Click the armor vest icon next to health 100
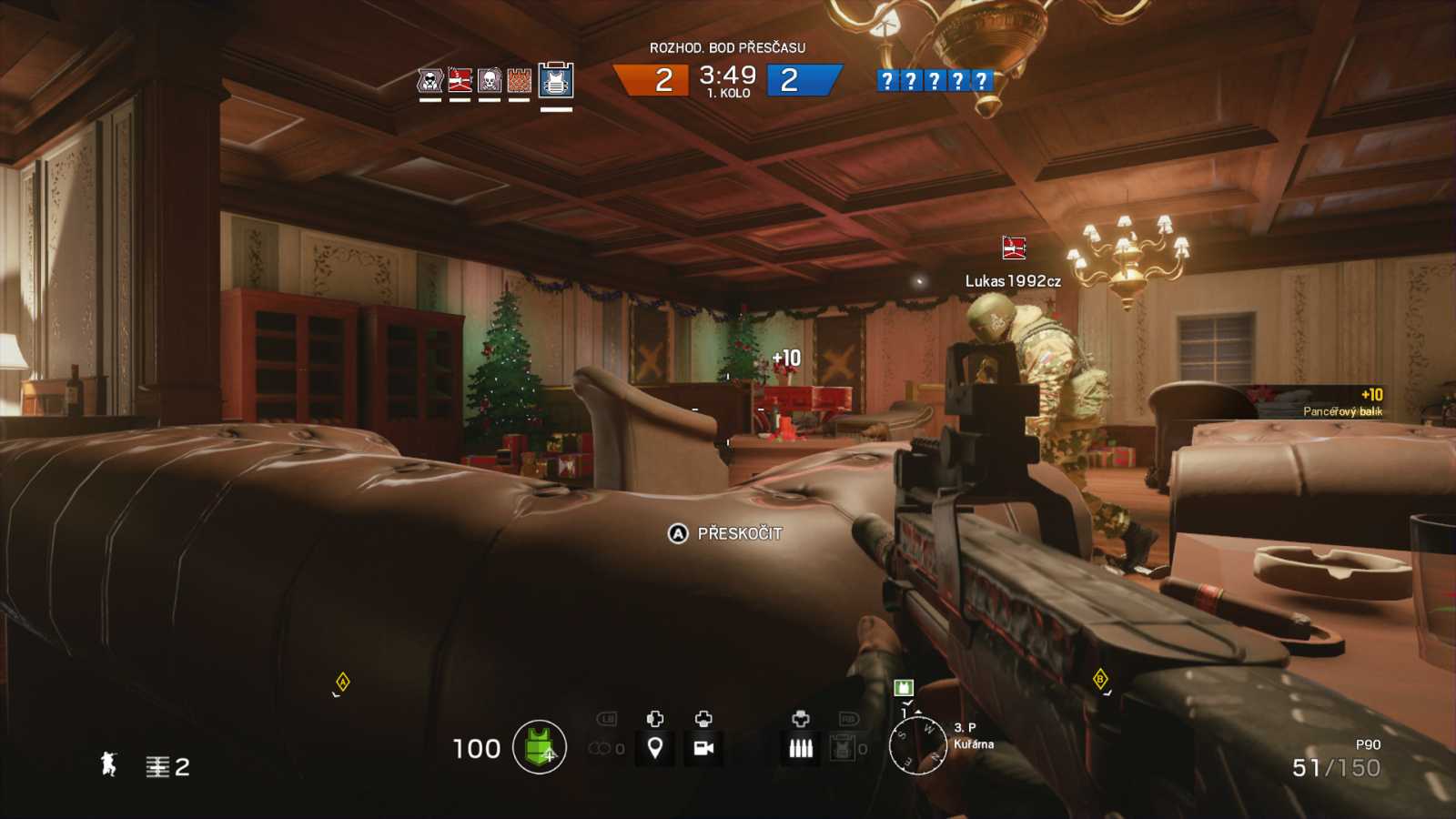 pos(537,748)
